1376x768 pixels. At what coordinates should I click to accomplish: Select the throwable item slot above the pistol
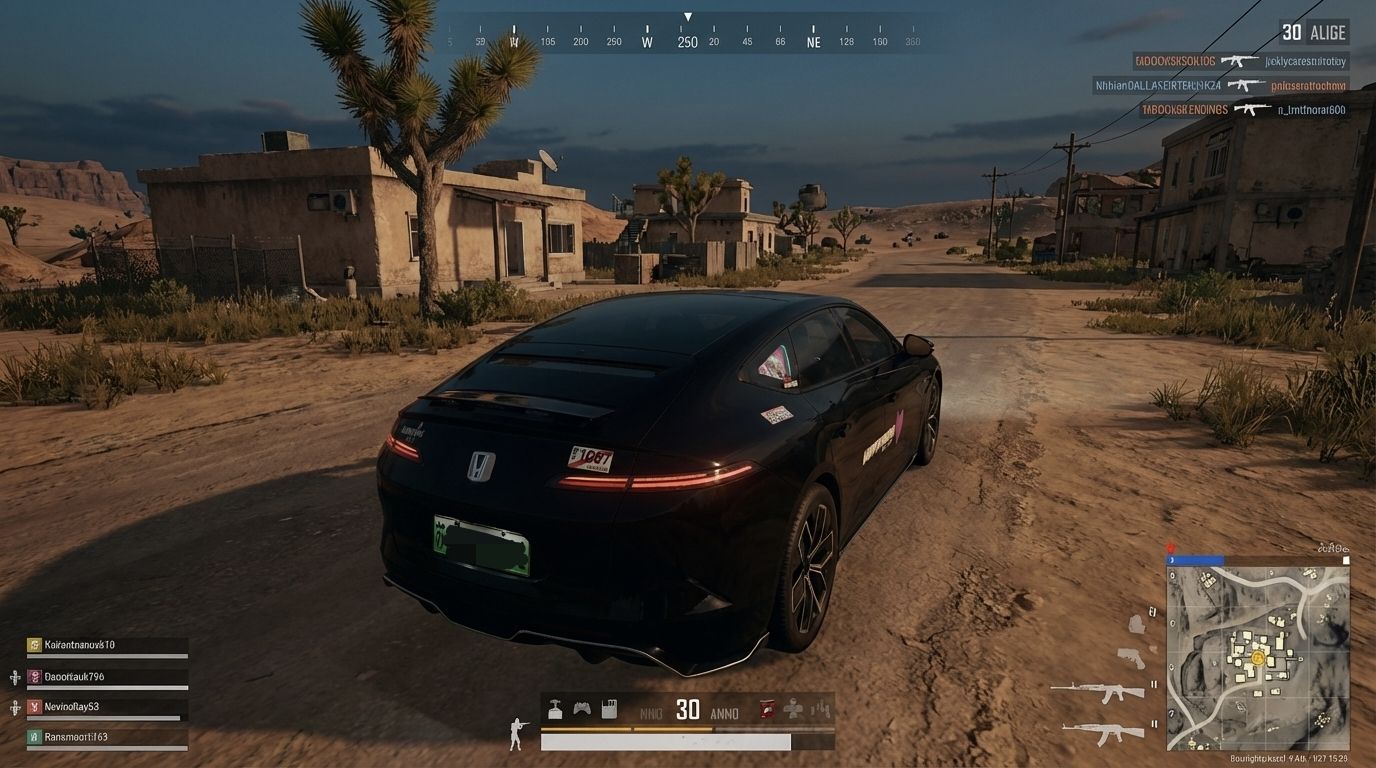point(1136,624)
